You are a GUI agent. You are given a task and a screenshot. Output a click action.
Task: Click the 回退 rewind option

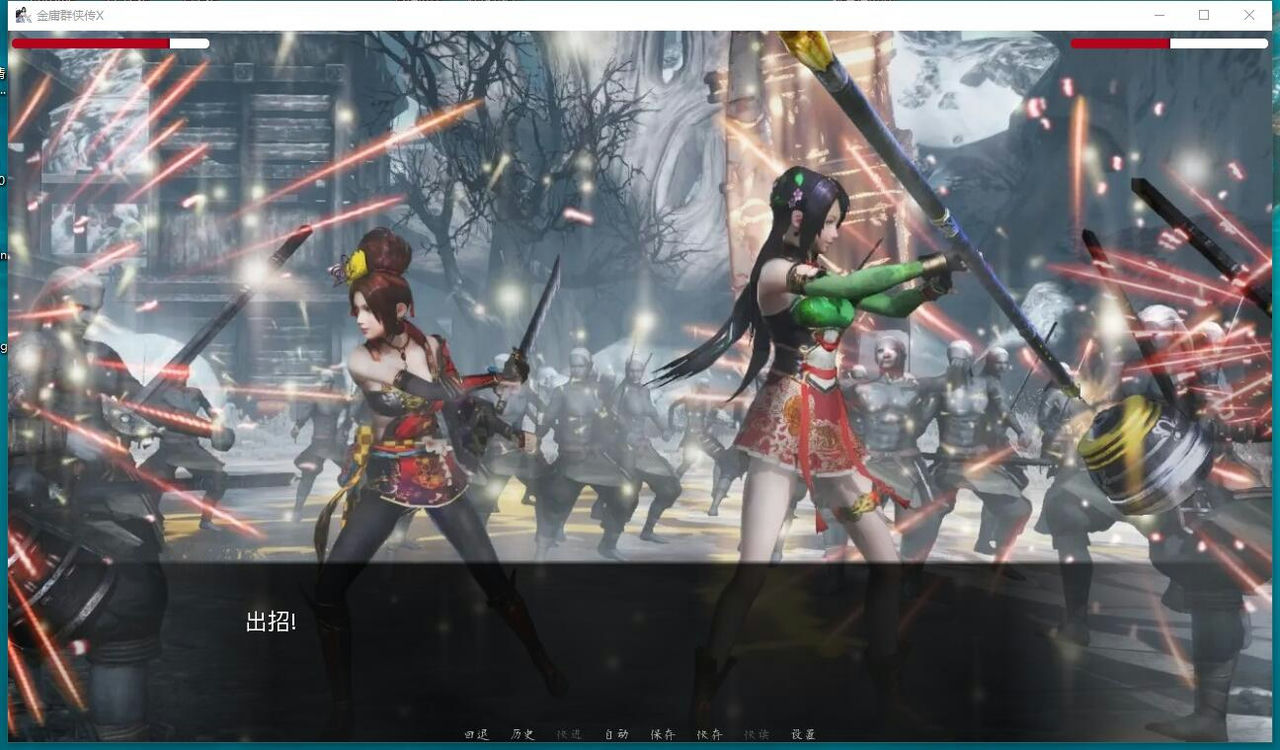476,734
